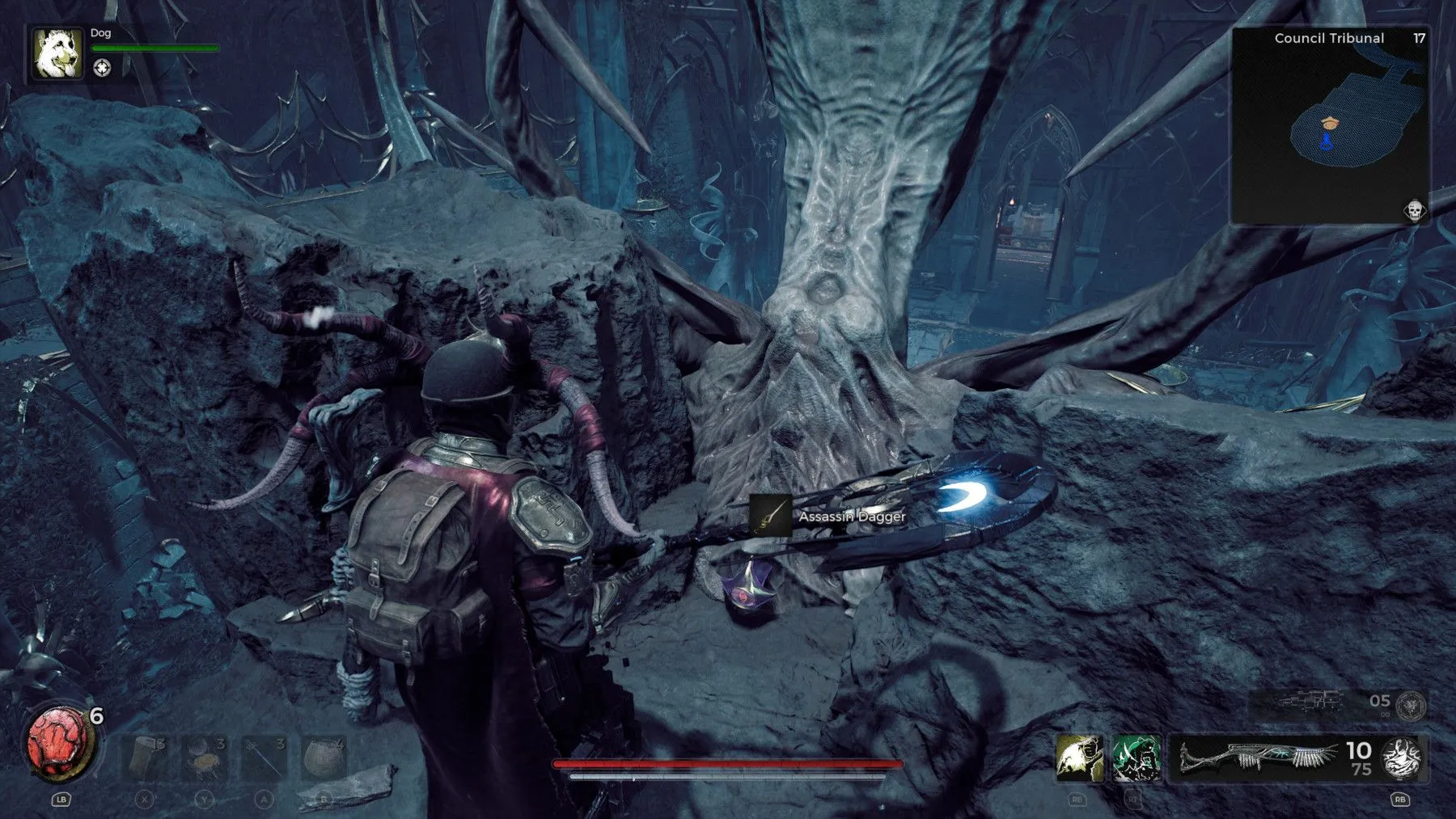Activate the yellow hooded archetype skill
1456x819 pixels.
[x=1079, y=758]
